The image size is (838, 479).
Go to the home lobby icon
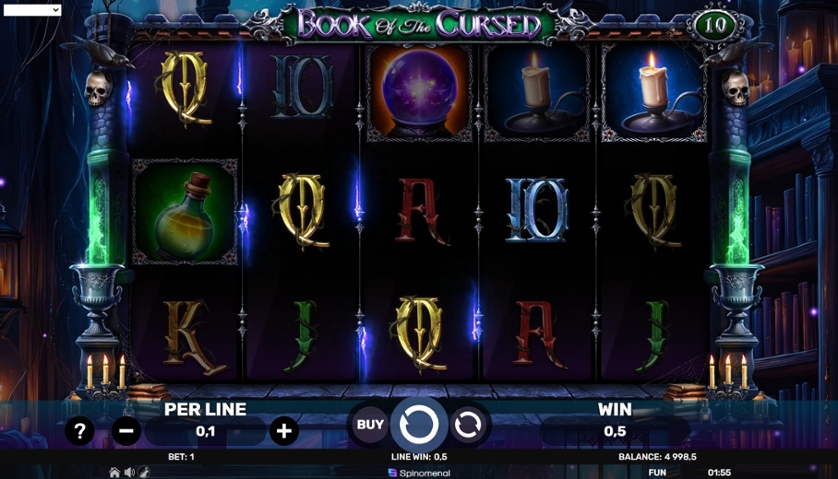tap(115, 472)
